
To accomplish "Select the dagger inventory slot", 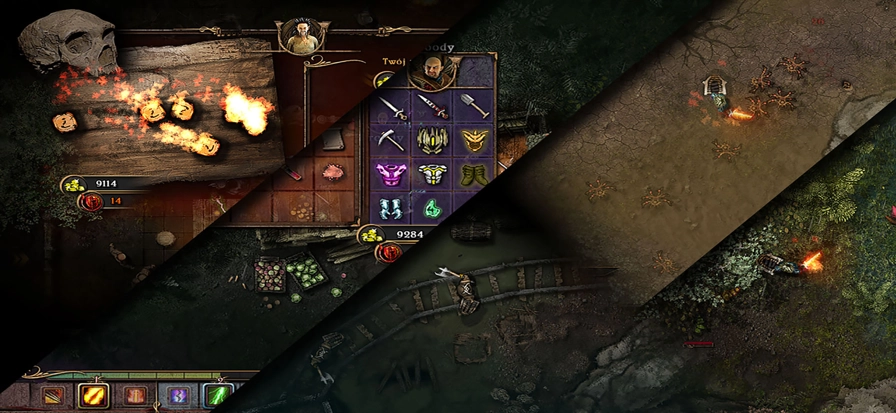I will (432, 107).
